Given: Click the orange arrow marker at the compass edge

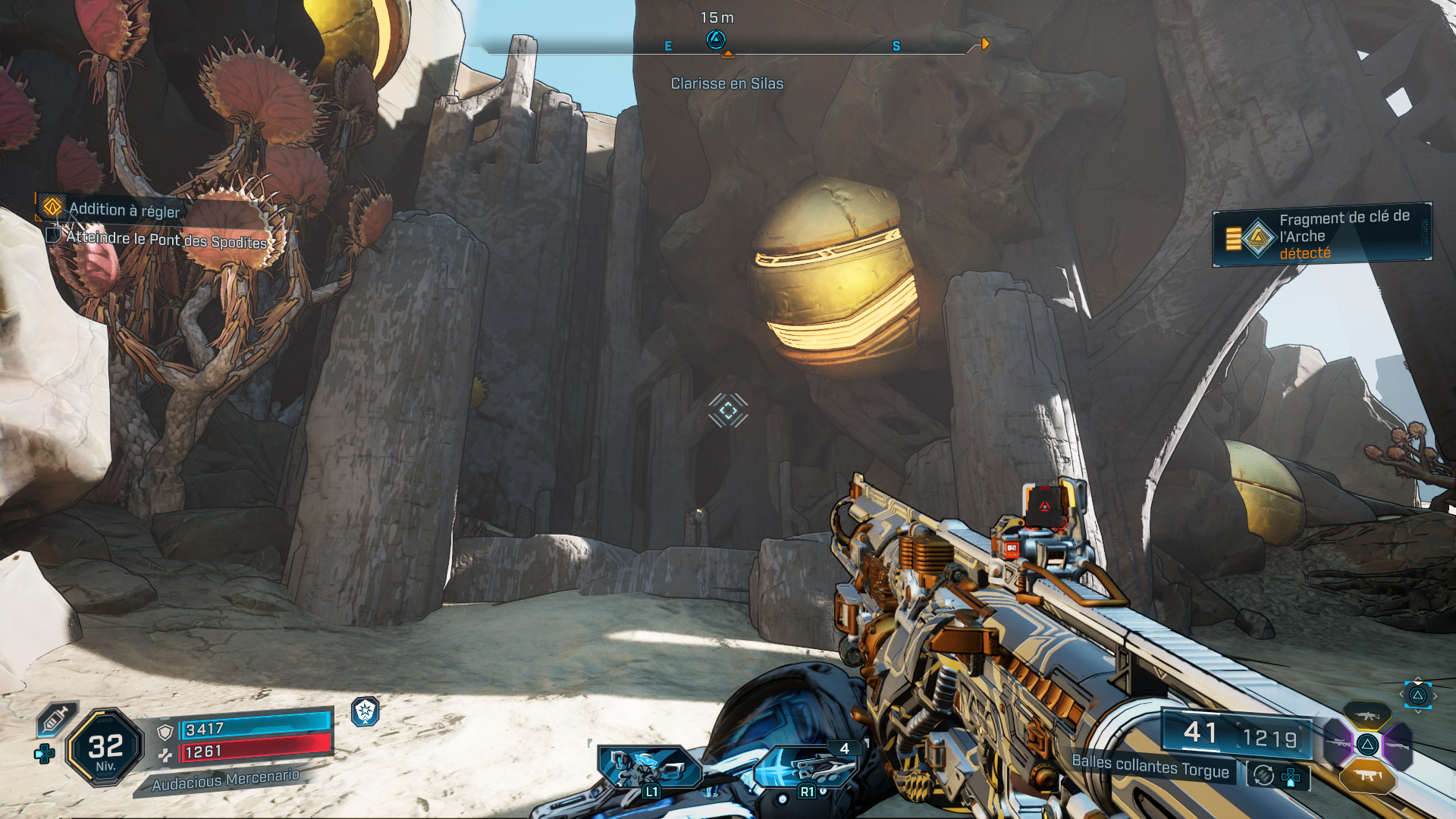Looking at the screenshot, I should [985, 44].
